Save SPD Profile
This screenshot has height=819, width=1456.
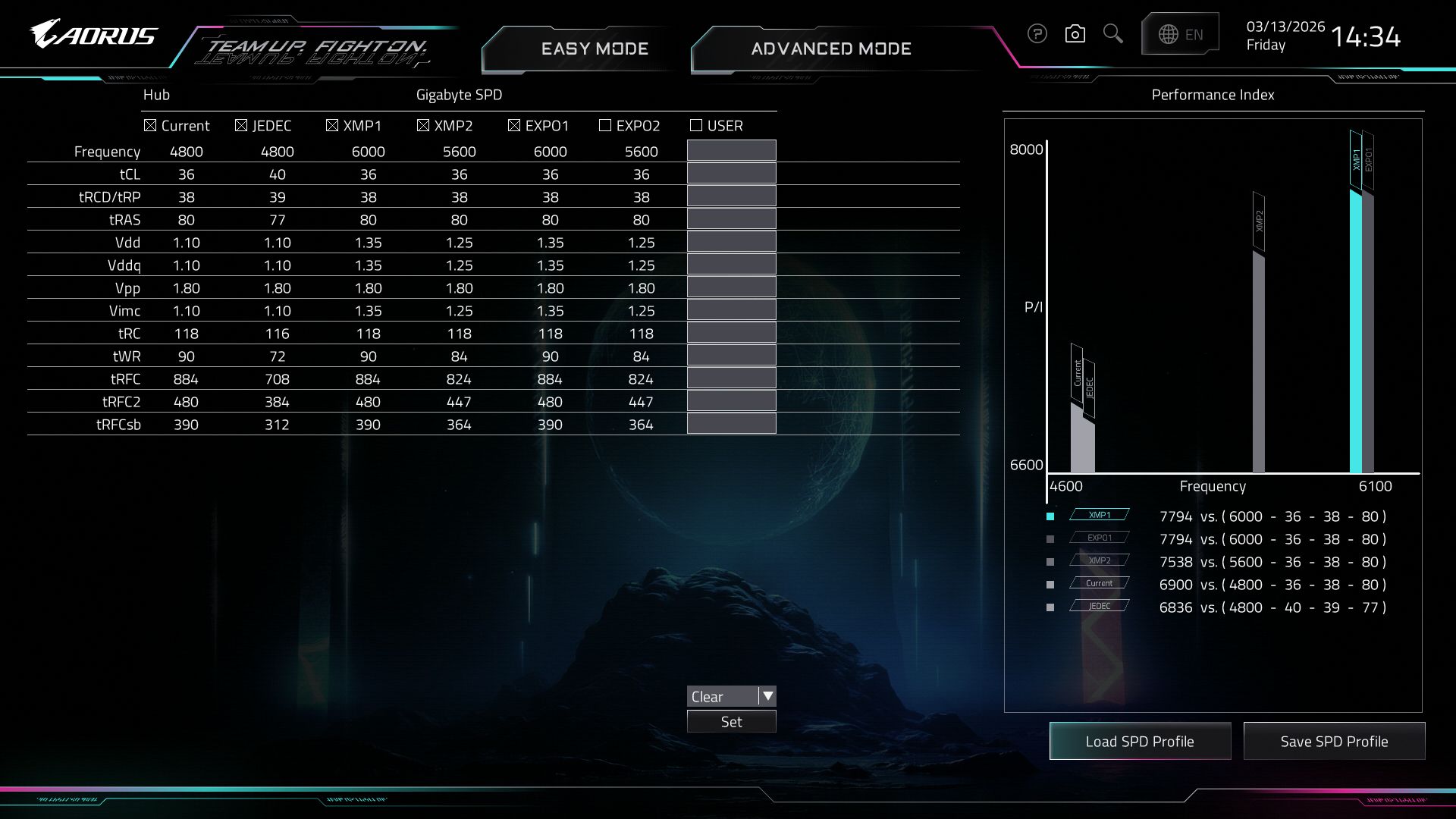tap(1334, 742)
